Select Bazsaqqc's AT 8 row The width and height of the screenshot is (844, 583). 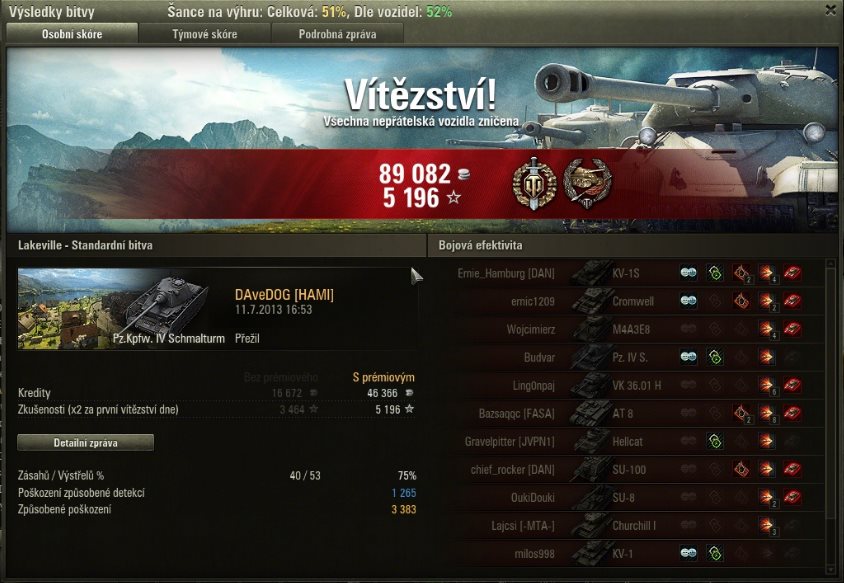coord(630,412)
